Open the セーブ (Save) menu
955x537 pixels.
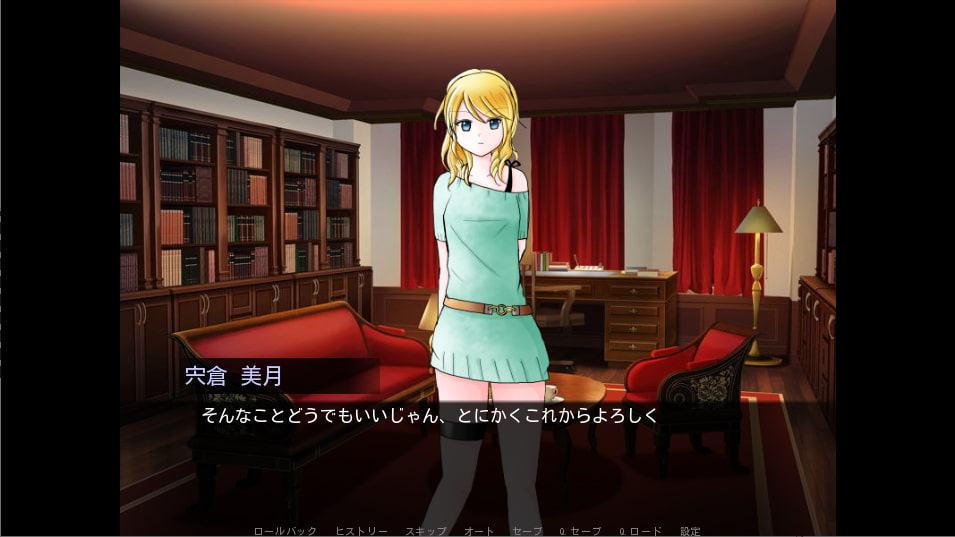[527, 531]
